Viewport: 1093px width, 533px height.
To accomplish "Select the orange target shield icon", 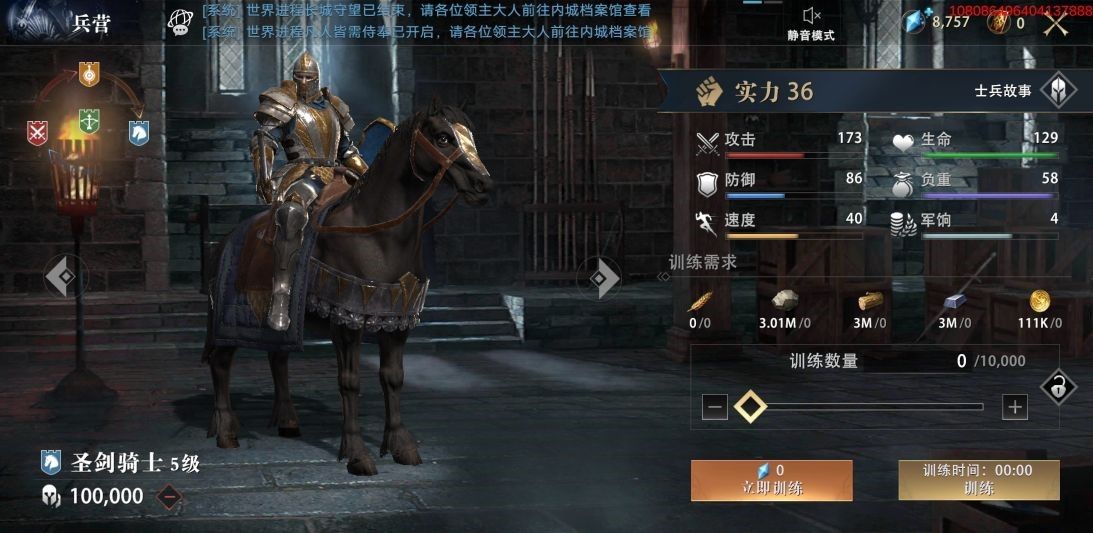I will 89,73.
